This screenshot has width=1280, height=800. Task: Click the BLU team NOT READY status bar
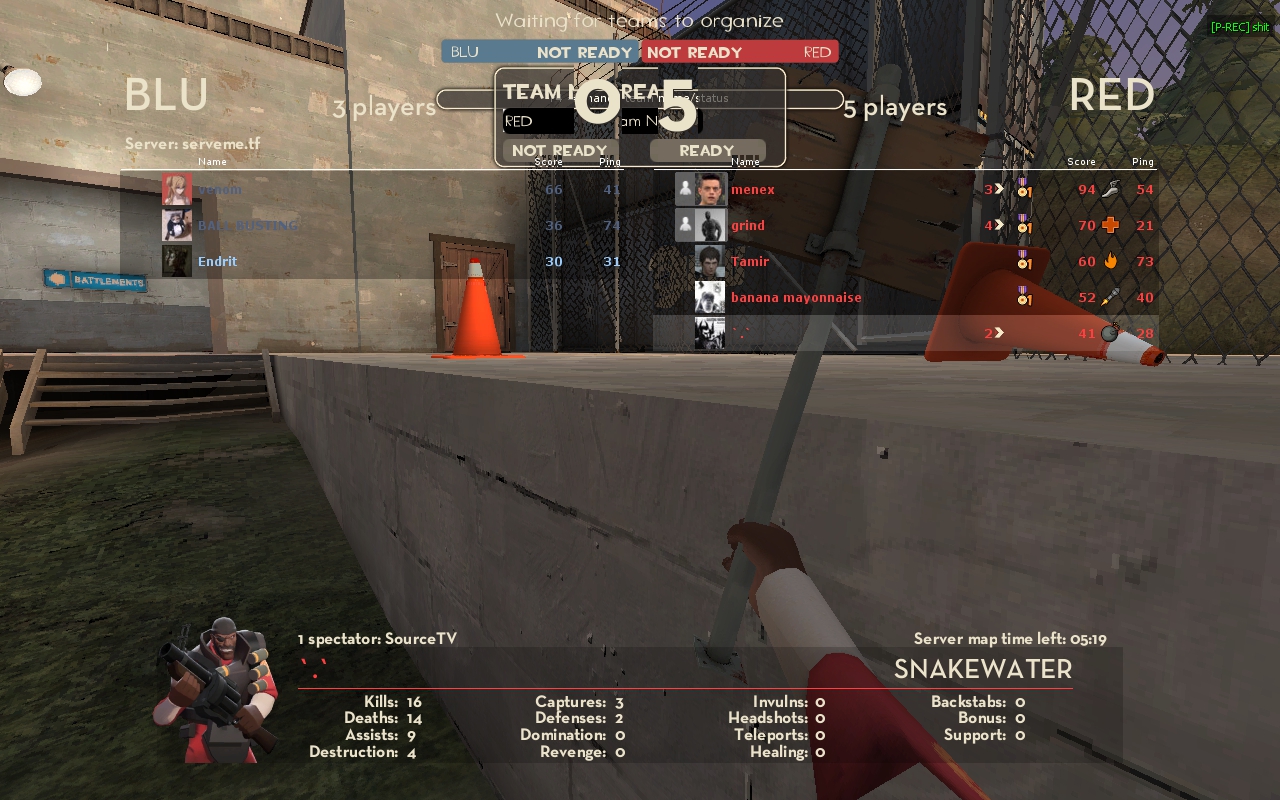540,52
